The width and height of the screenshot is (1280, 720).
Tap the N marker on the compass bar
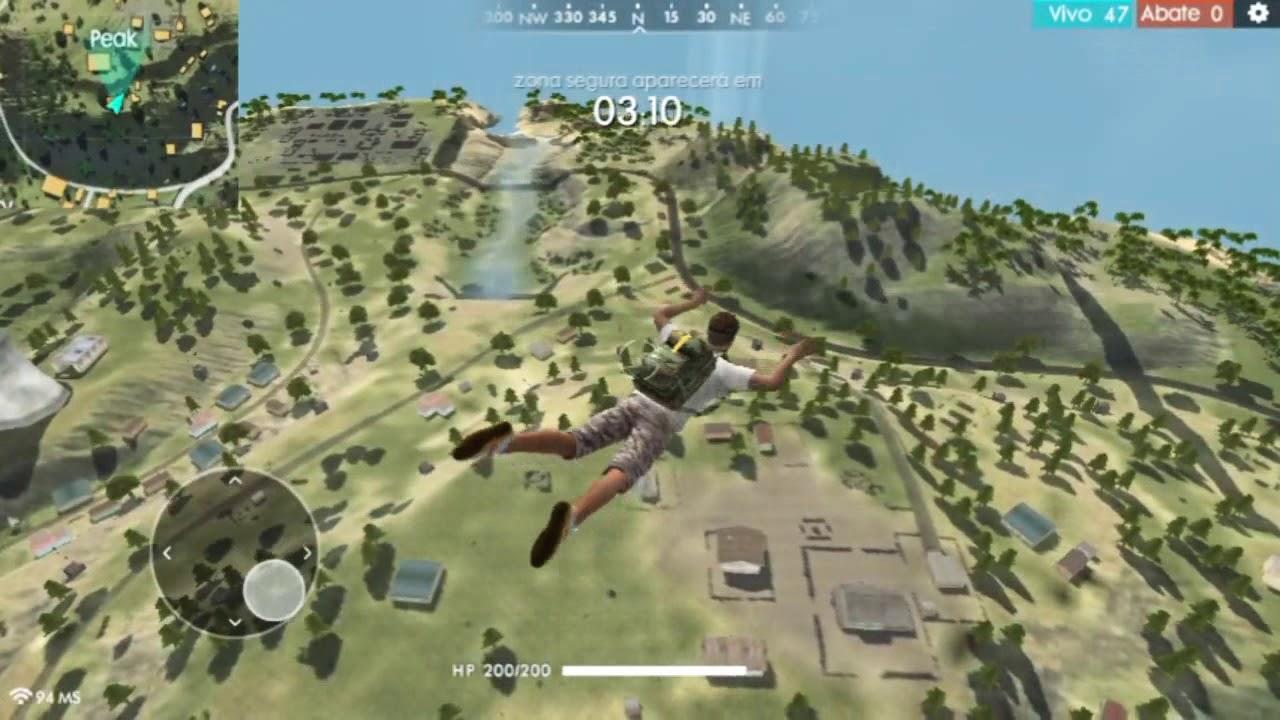(x=636, y=17)
